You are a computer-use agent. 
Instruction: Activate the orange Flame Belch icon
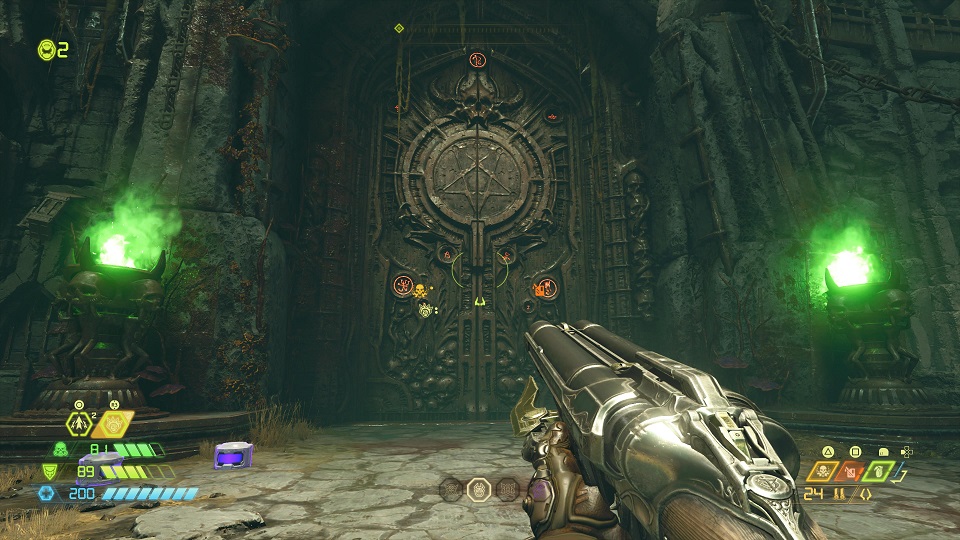pos(115,425)
